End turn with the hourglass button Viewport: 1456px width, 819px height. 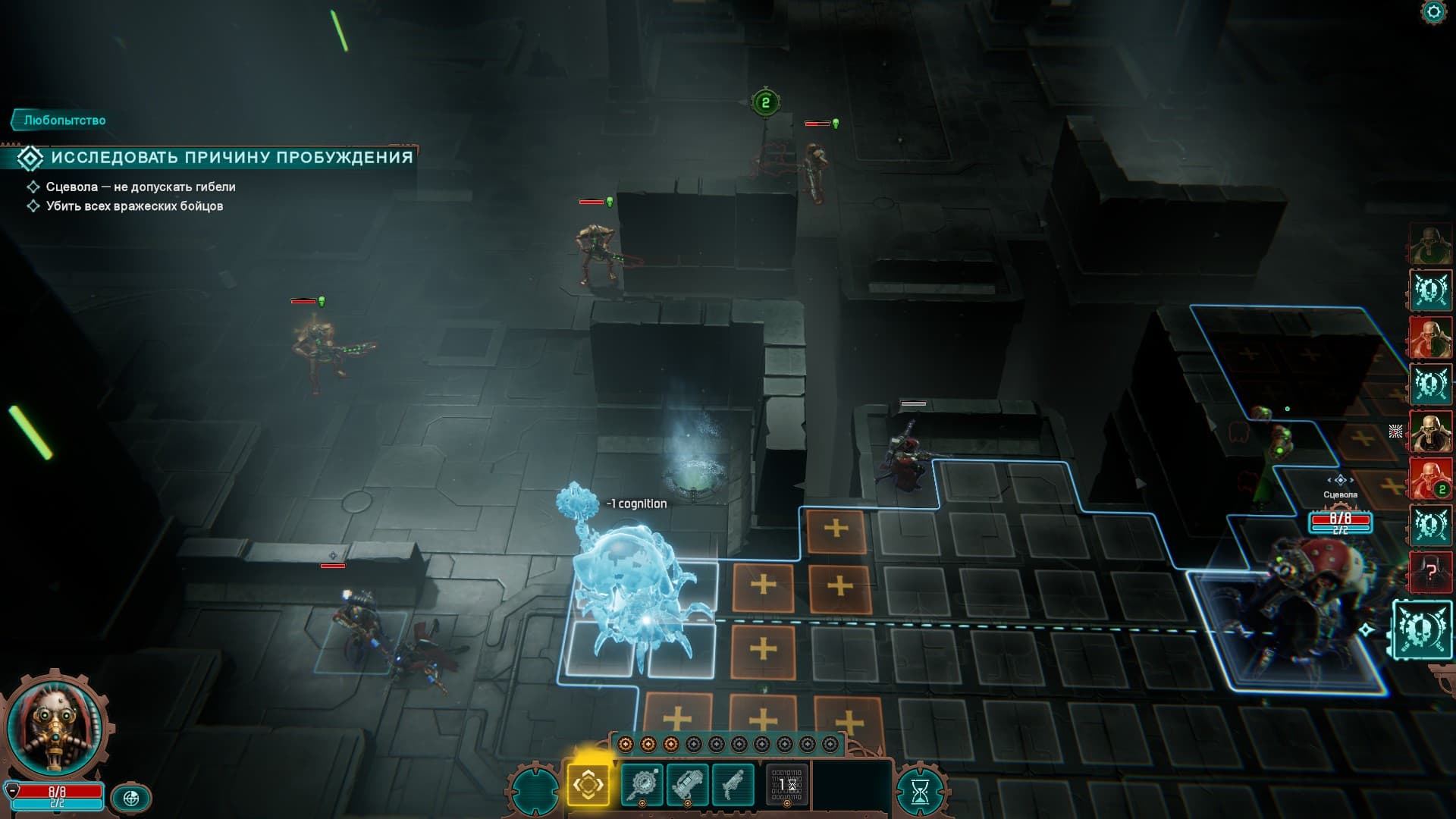coord(920,792)
